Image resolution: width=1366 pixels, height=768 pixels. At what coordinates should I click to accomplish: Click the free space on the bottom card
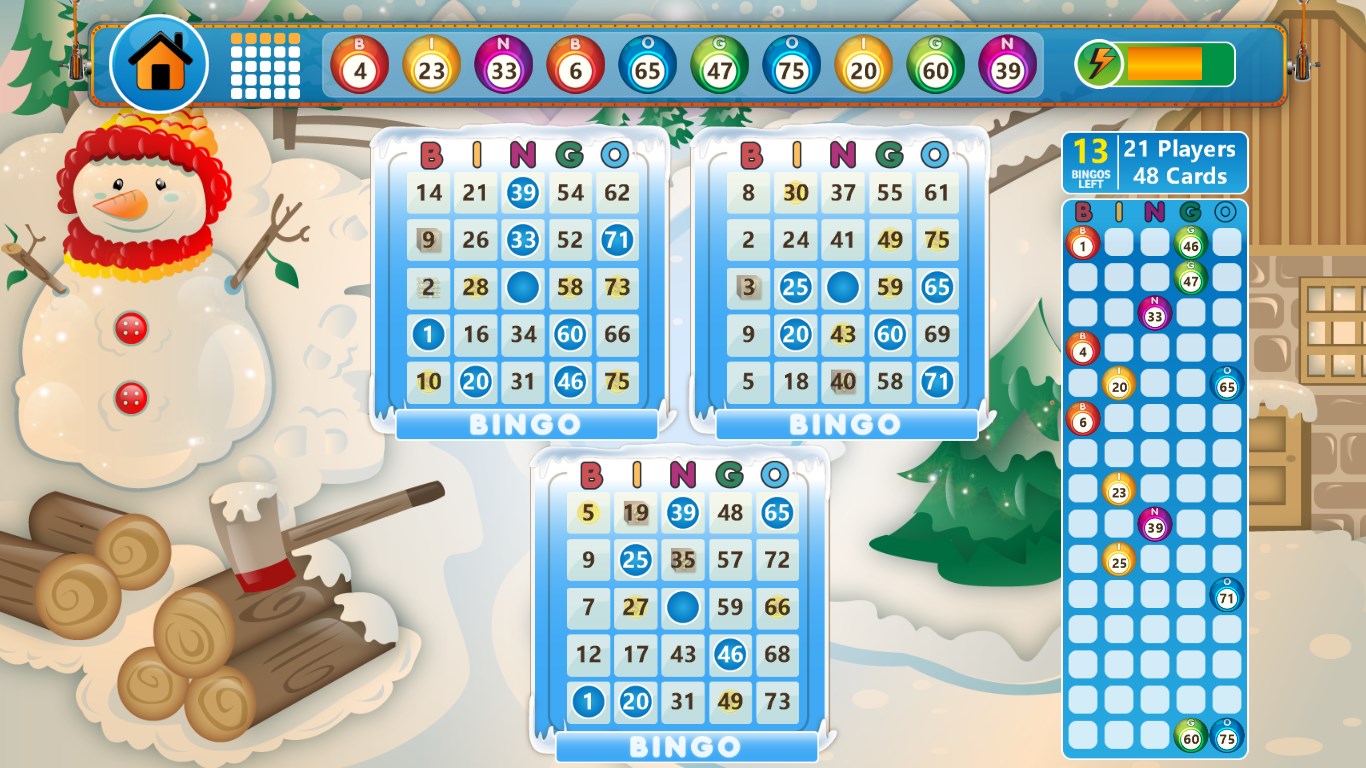[x=682, y=607]
